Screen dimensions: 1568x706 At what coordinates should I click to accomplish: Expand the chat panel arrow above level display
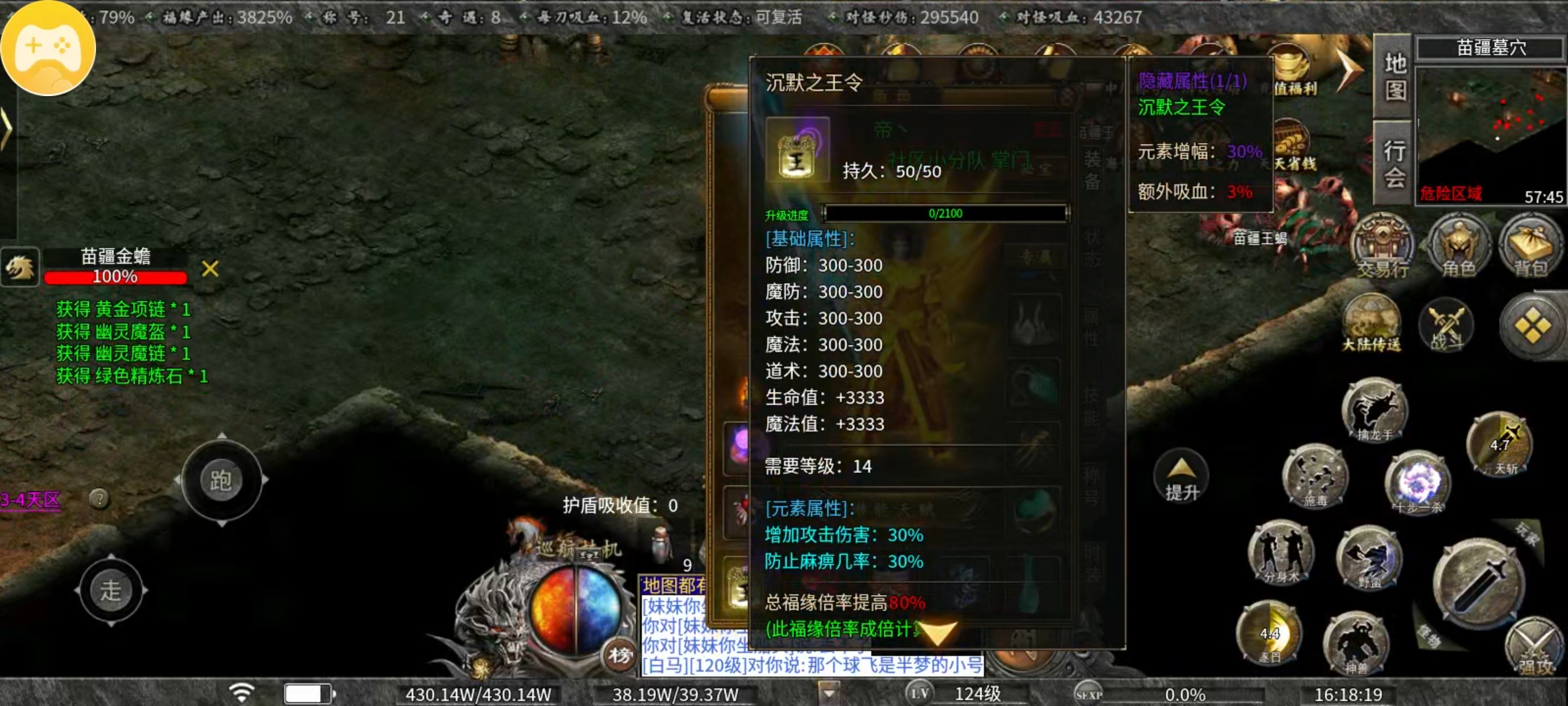829,693
